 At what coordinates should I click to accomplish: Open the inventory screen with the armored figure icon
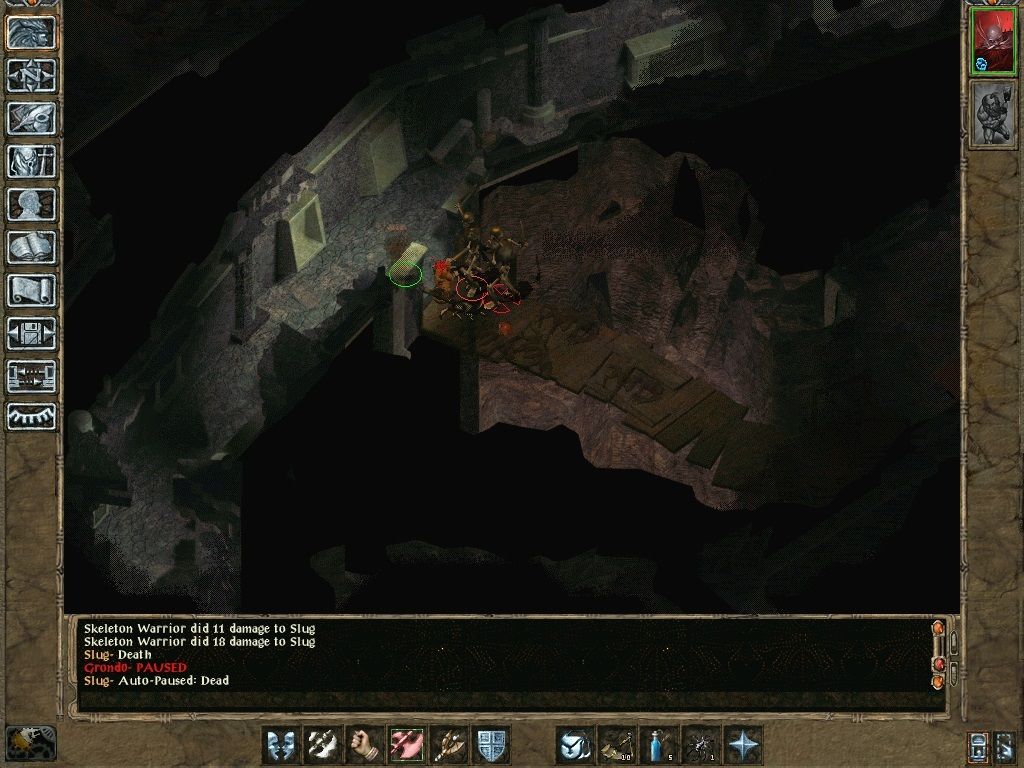(x=31, y=161)
